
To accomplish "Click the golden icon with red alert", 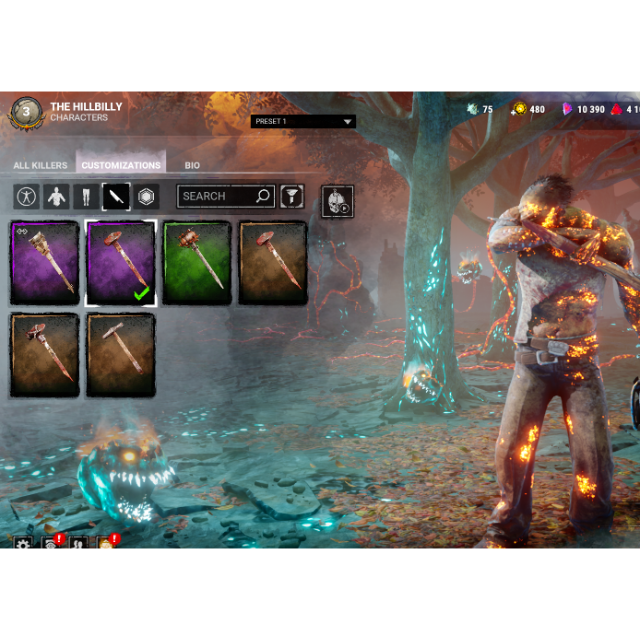I will coord(104,544).
